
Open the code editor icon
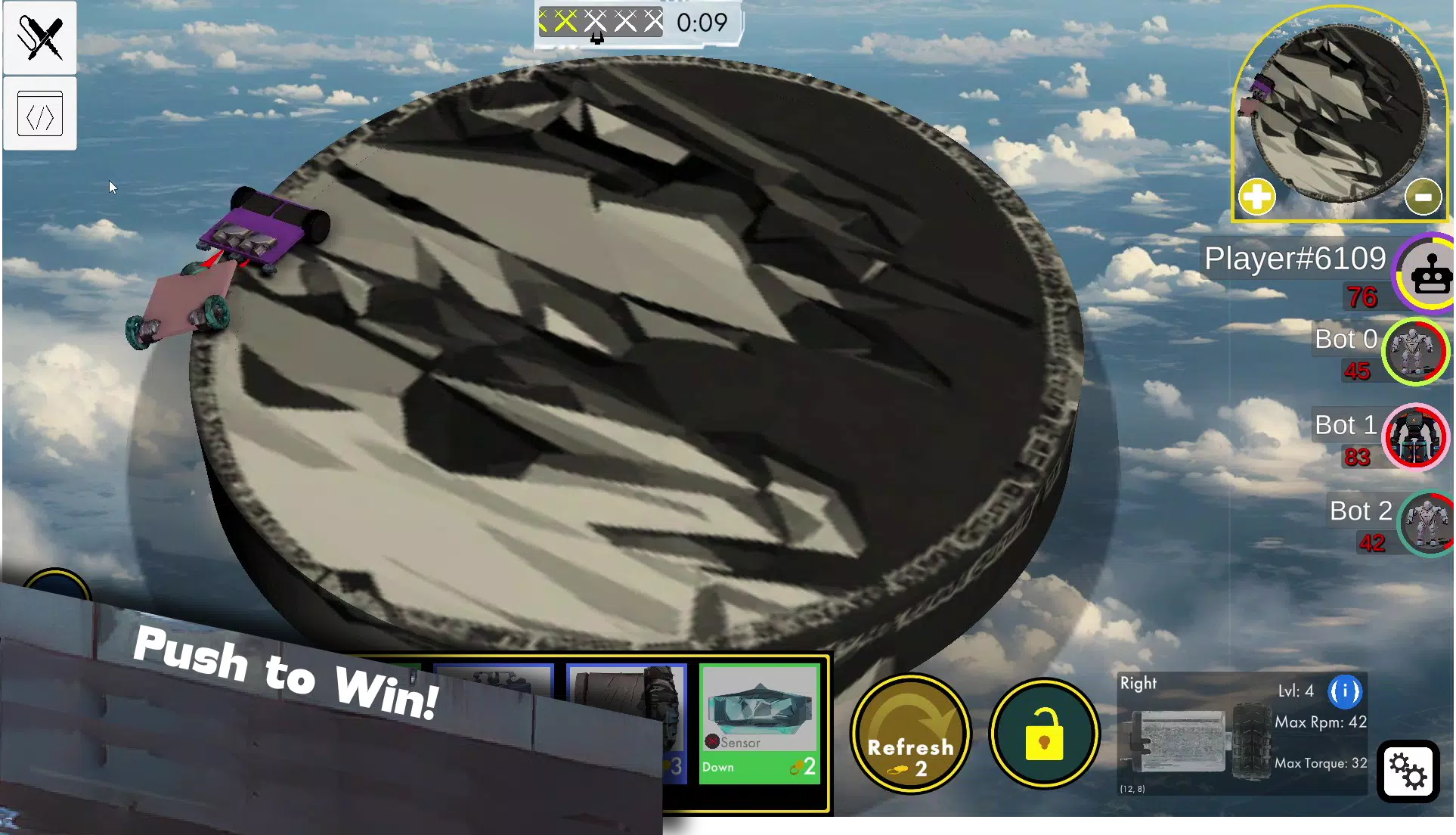pos(39,113)
